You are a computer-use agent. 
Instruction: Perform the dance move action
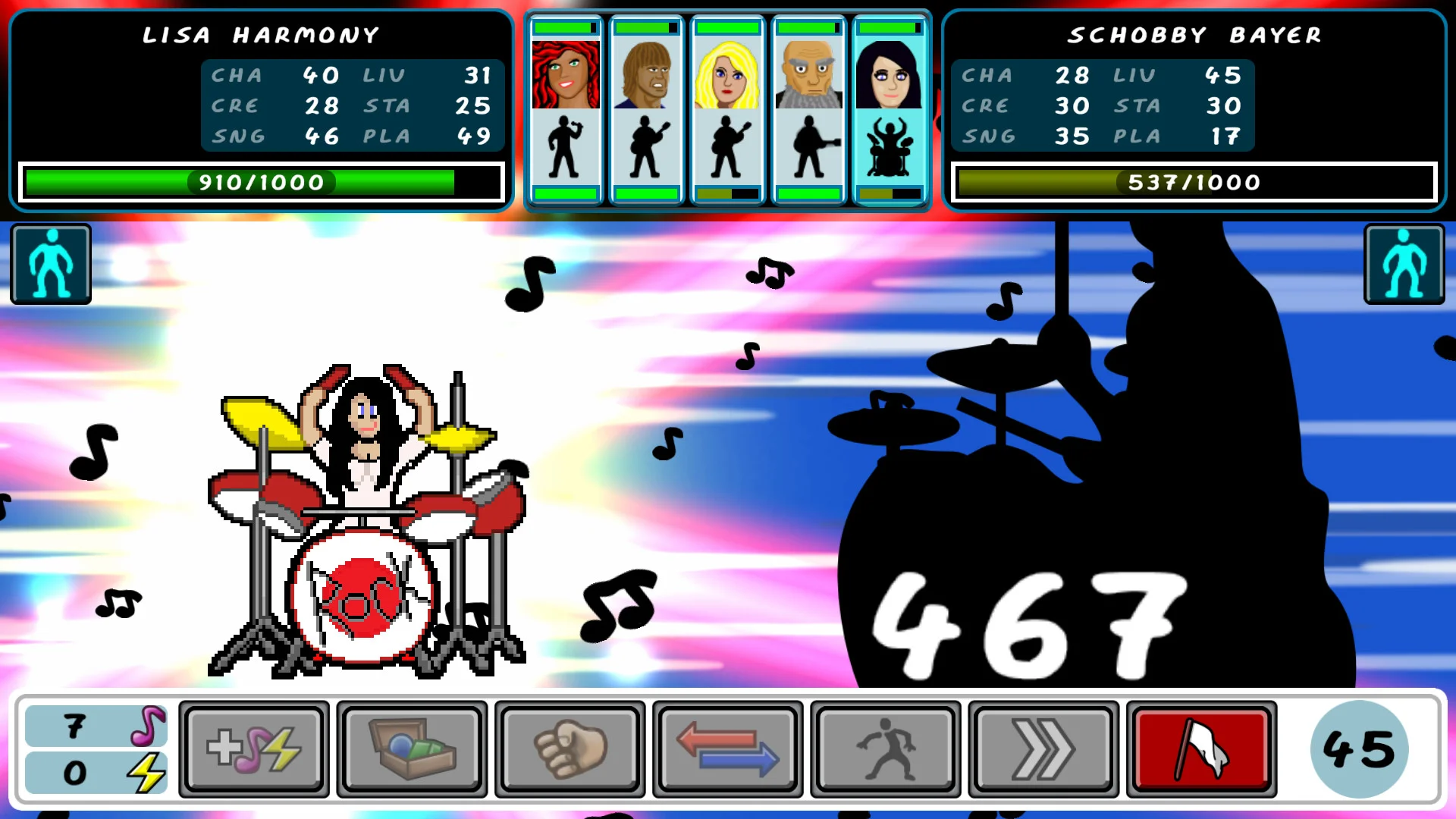pos(885,748)
